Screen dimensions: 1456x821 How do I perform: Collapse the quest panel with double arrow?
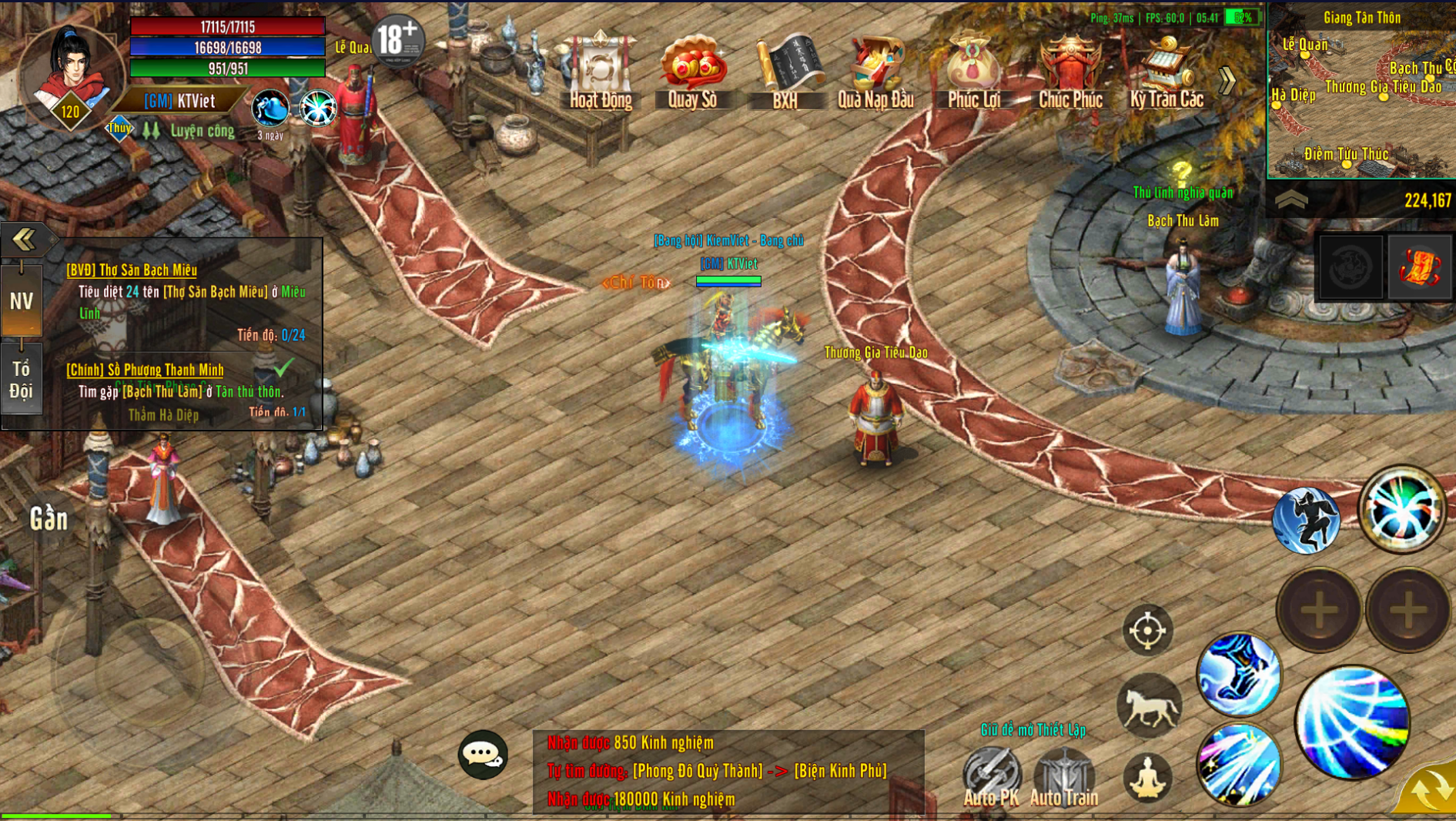pos(24,240)
